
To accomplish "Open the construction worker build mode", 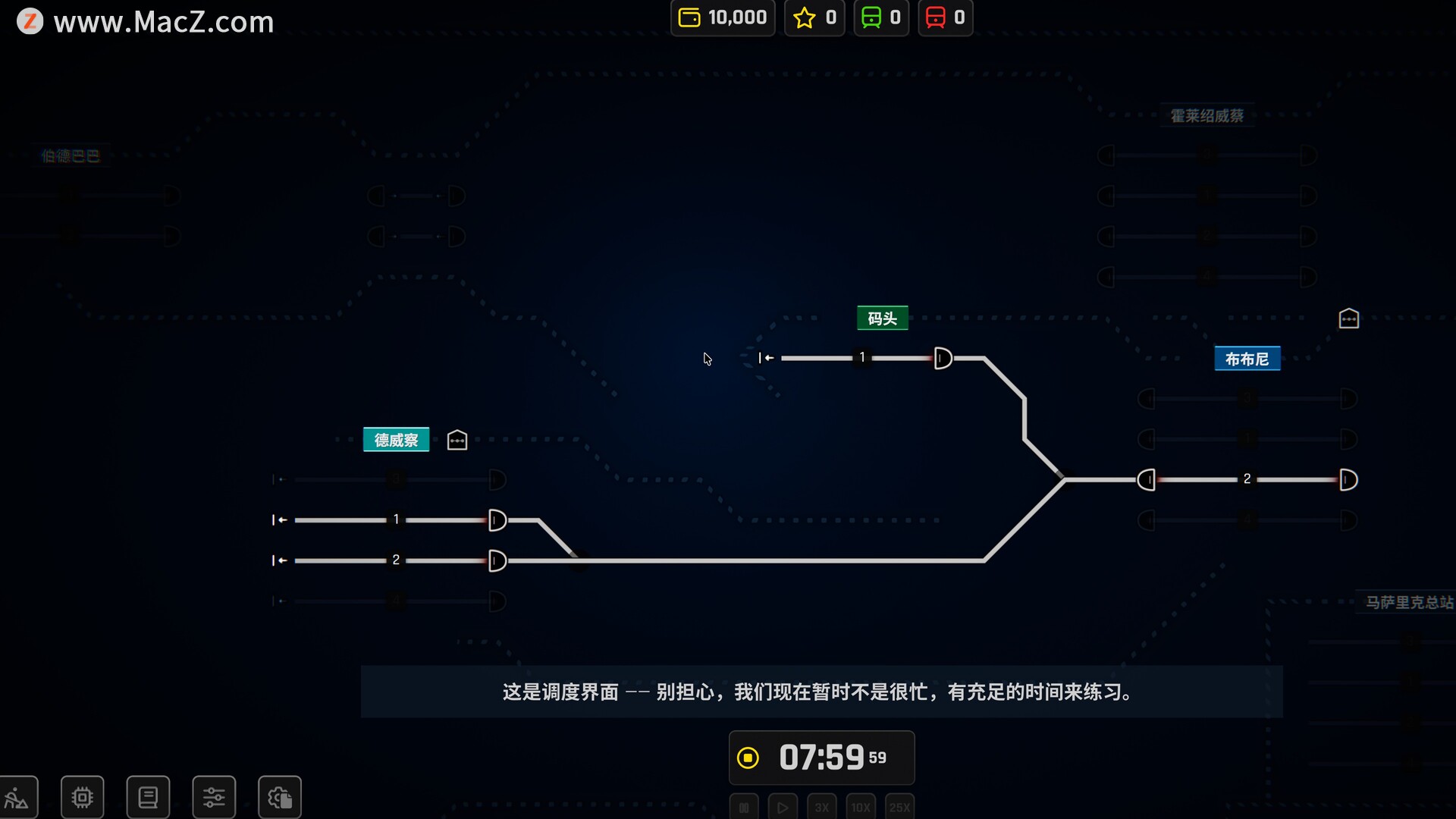I will pyautogui.click(x=17, y=797).
